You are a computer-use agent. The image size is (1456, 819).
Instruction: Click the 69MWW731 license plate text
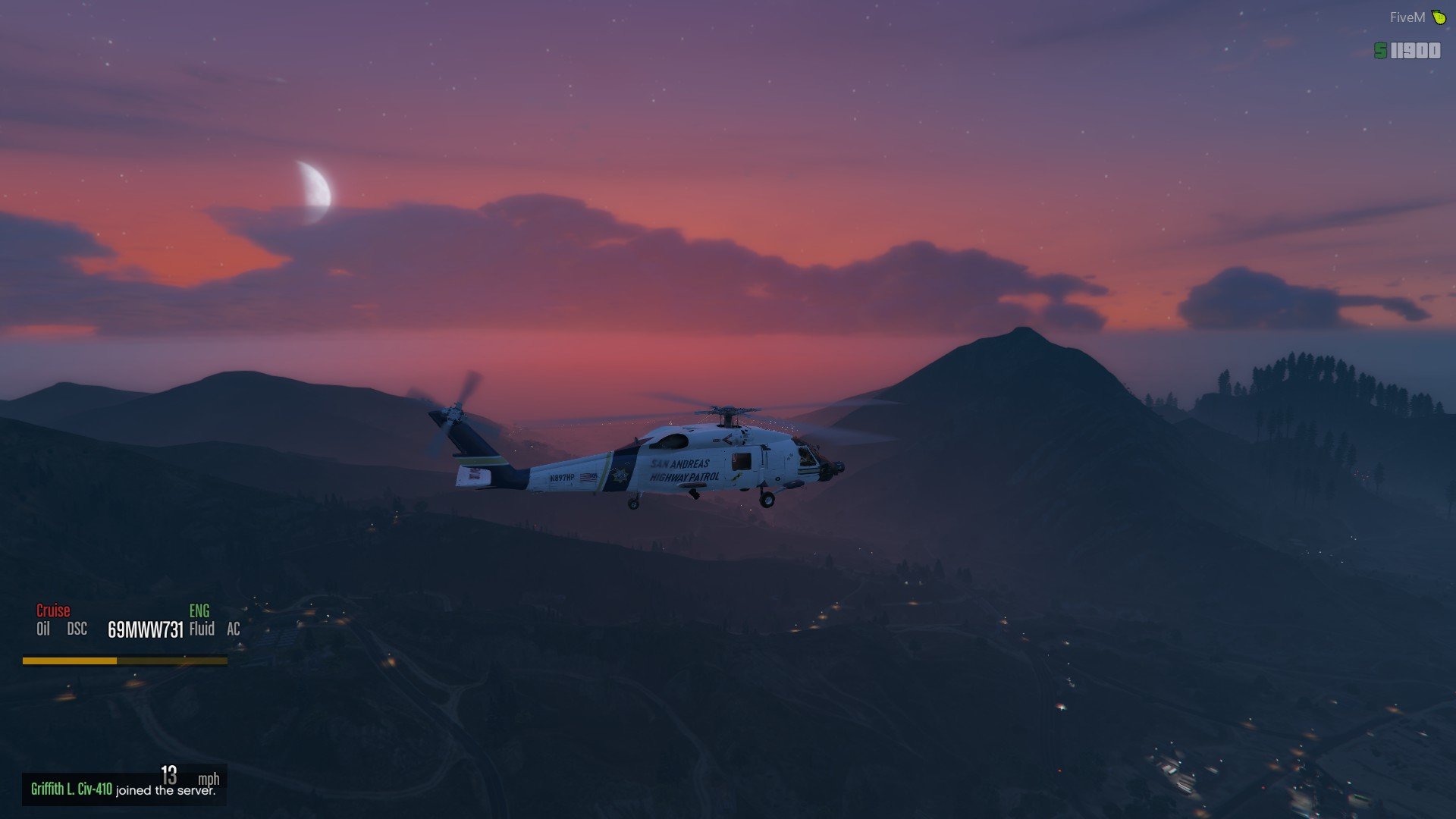tap(146, 630)
